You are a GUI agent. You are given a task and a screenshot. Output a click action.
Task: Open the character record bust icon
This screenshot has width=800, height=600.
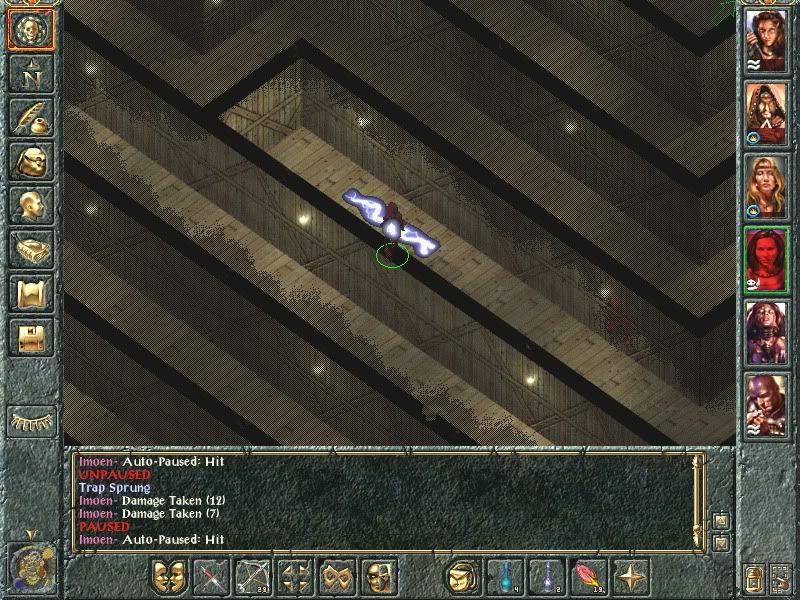click(30, 206)
